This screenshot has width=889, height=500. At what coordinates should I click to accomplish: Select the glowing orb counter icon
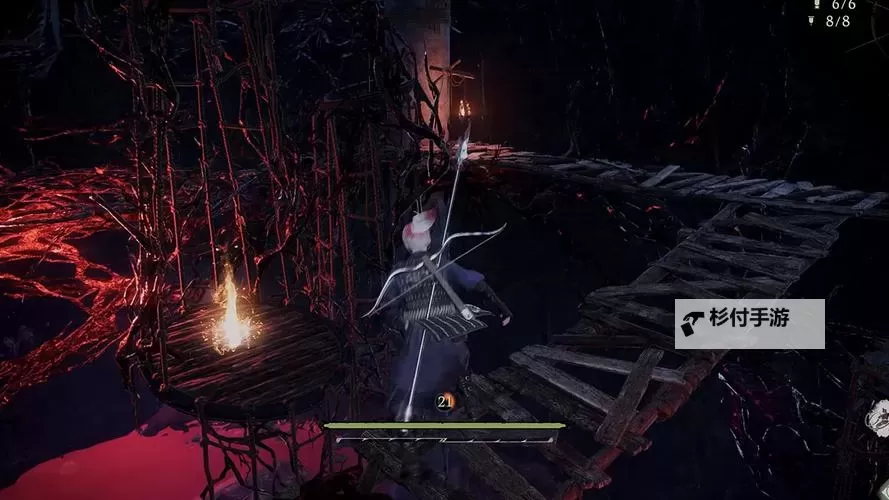pos(446,402)
